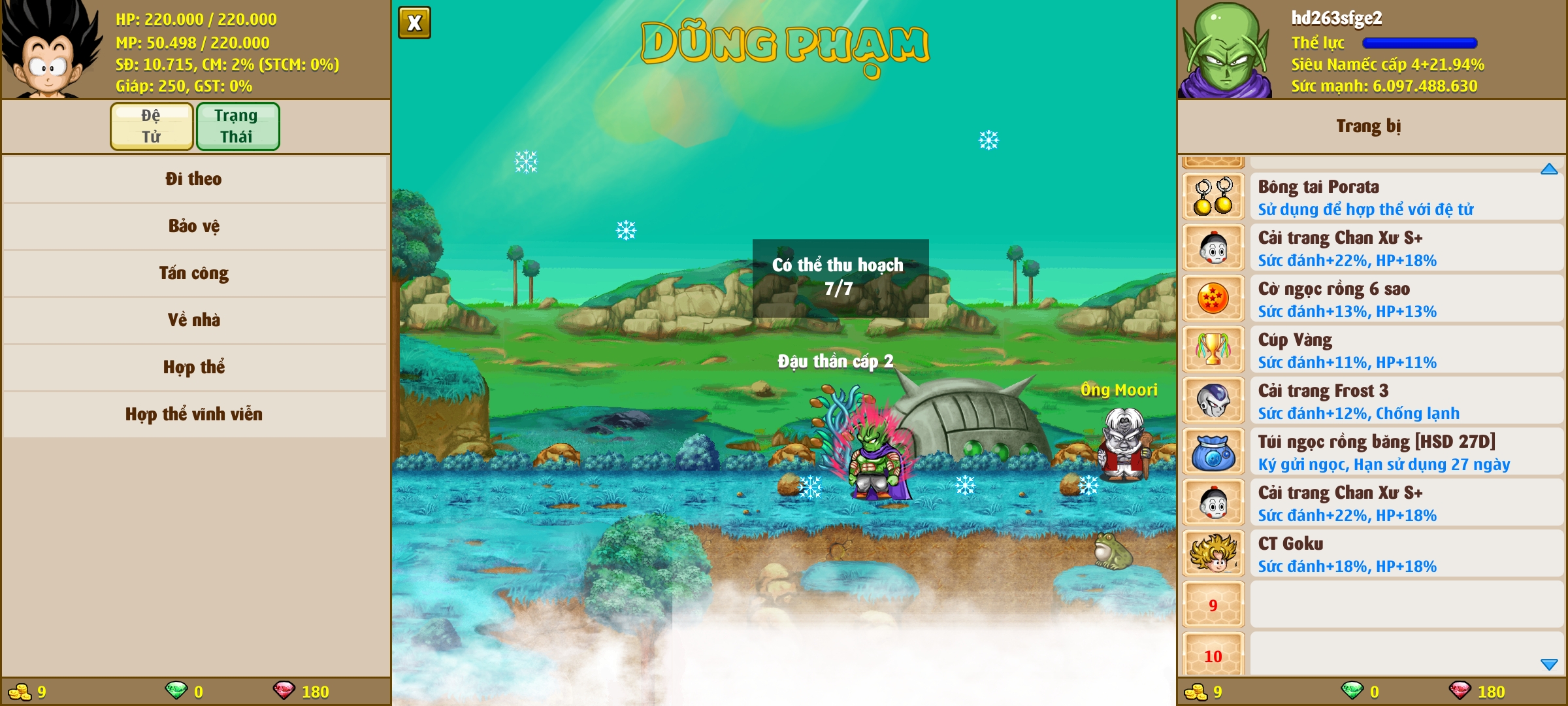
Task: Close the panel with the X button
Action: pos(414,23)
